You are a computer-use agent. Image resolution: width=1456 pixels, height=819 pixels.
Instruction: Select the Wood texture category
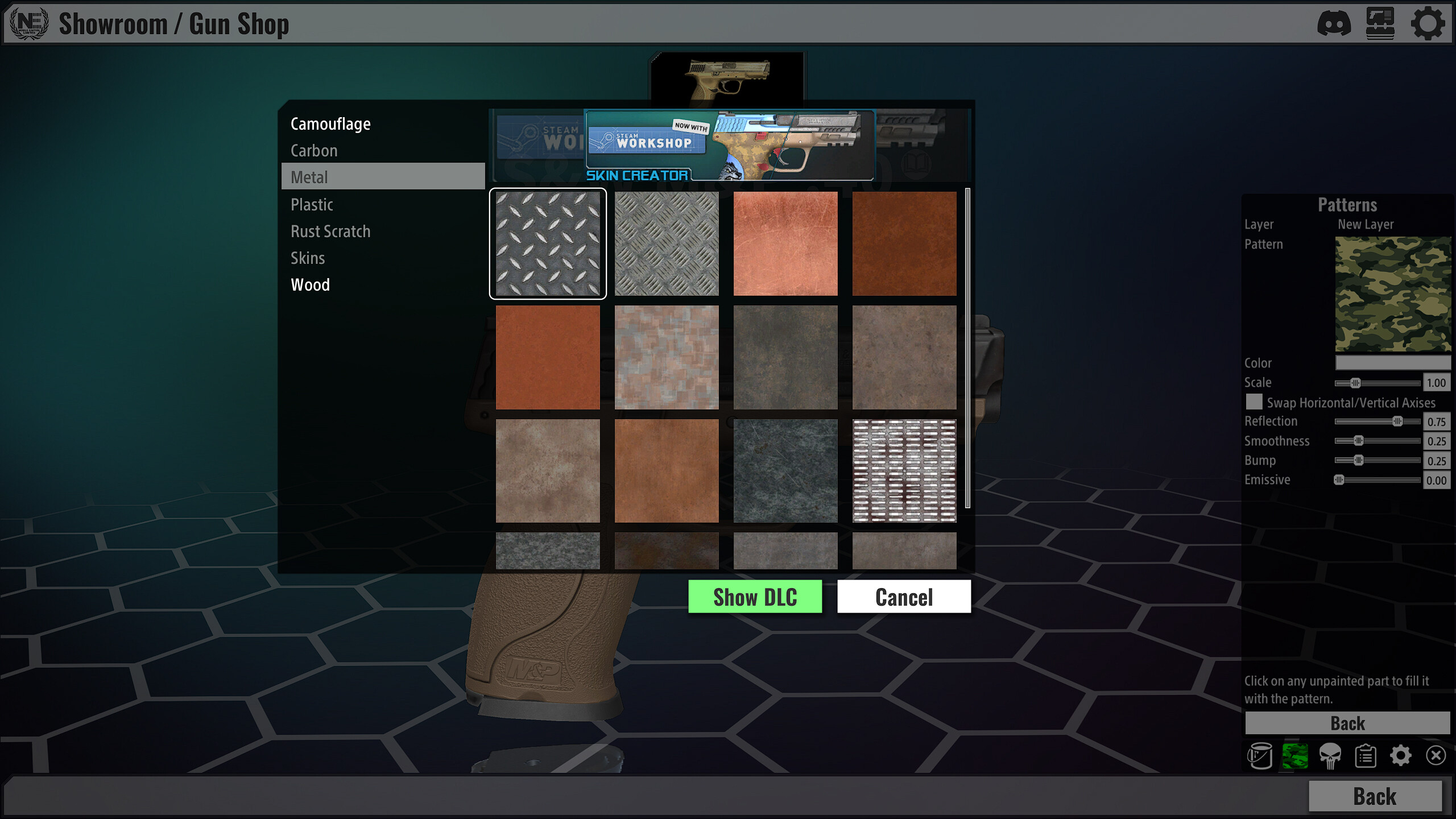310,284
